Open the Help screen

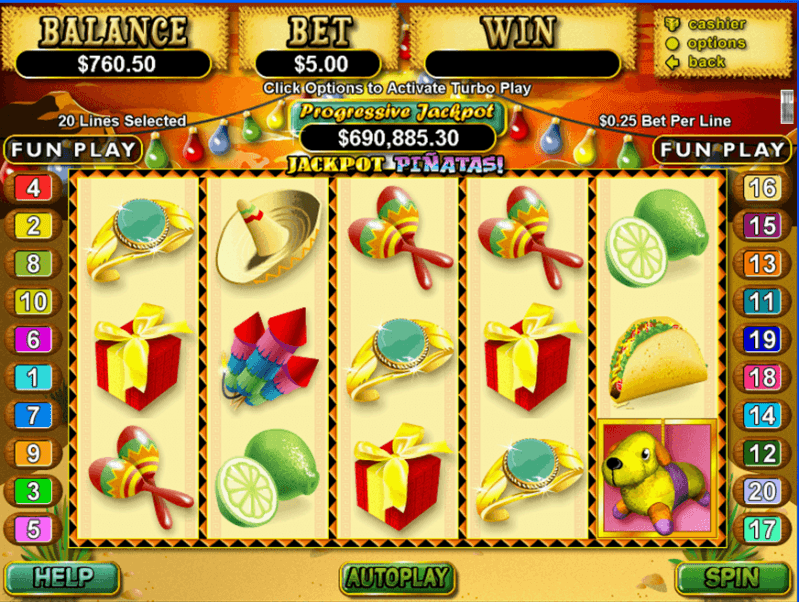pos(62,577)
